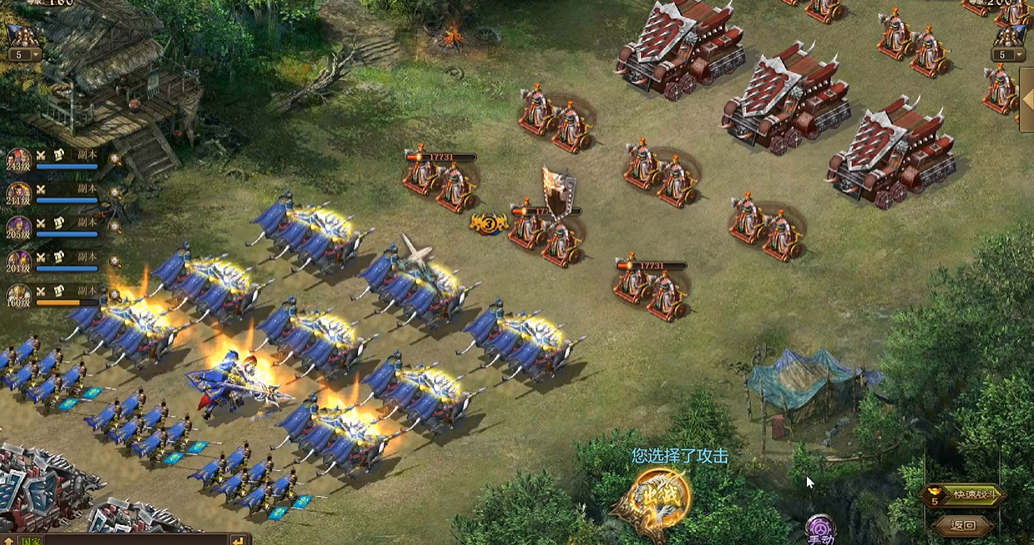This screenshot has height=545, width=1034.
Task: Inspect level 160 general with magnifier icon
Action: coord(115,294)
